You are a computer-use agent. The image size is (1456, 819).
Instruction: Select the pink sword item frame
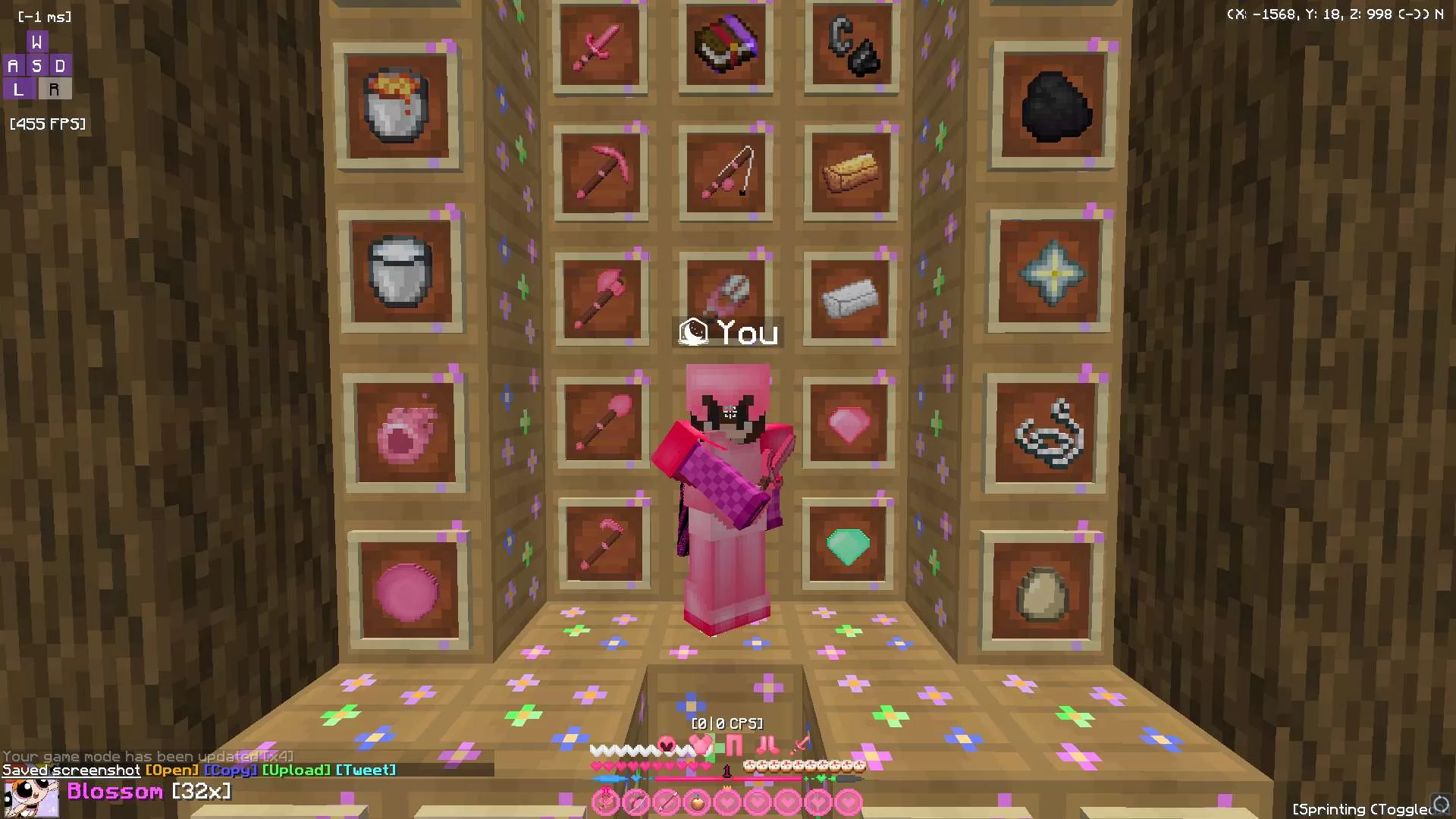coord(601,47)
